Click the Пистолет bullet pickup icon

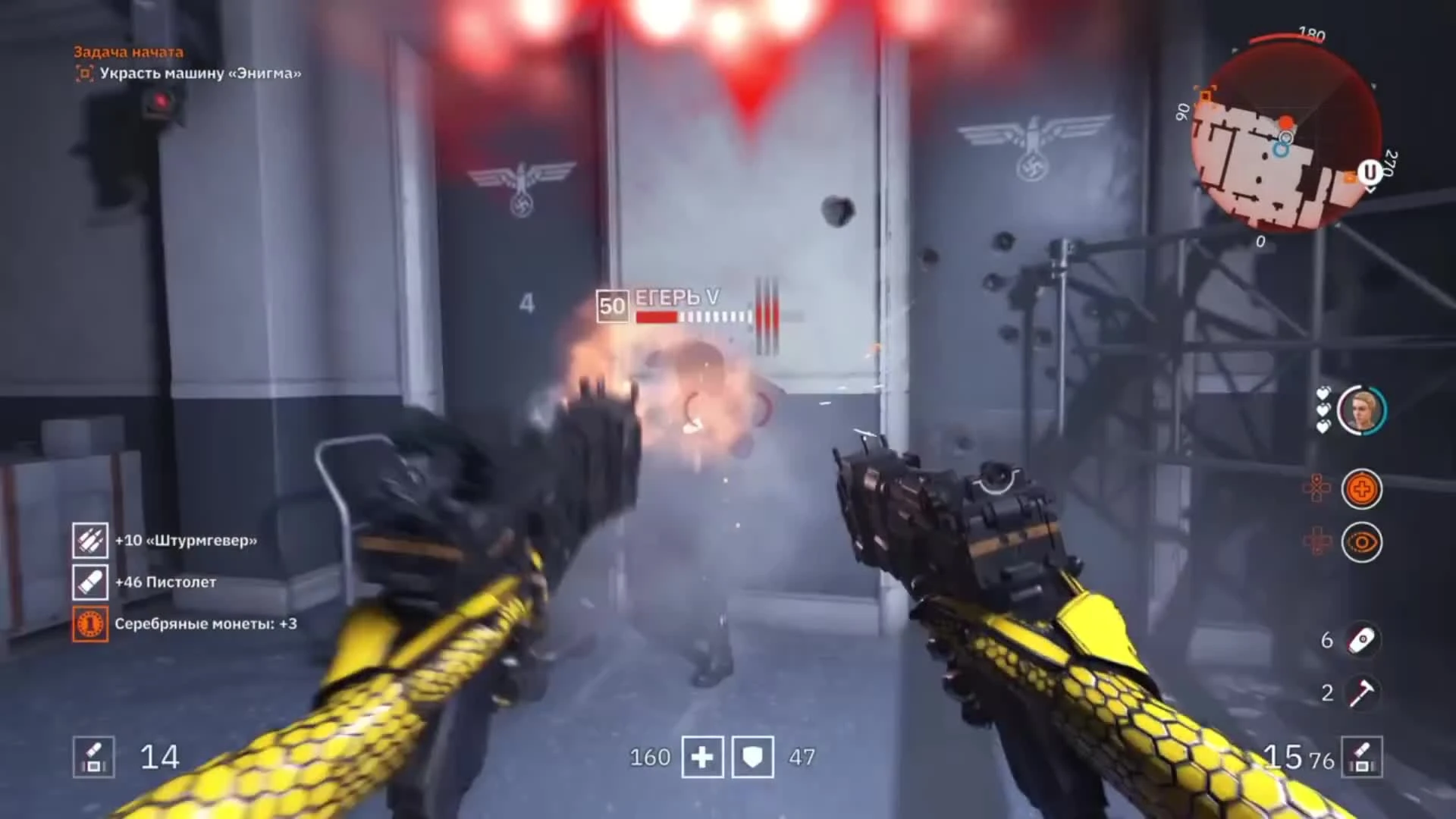[90, 582]
